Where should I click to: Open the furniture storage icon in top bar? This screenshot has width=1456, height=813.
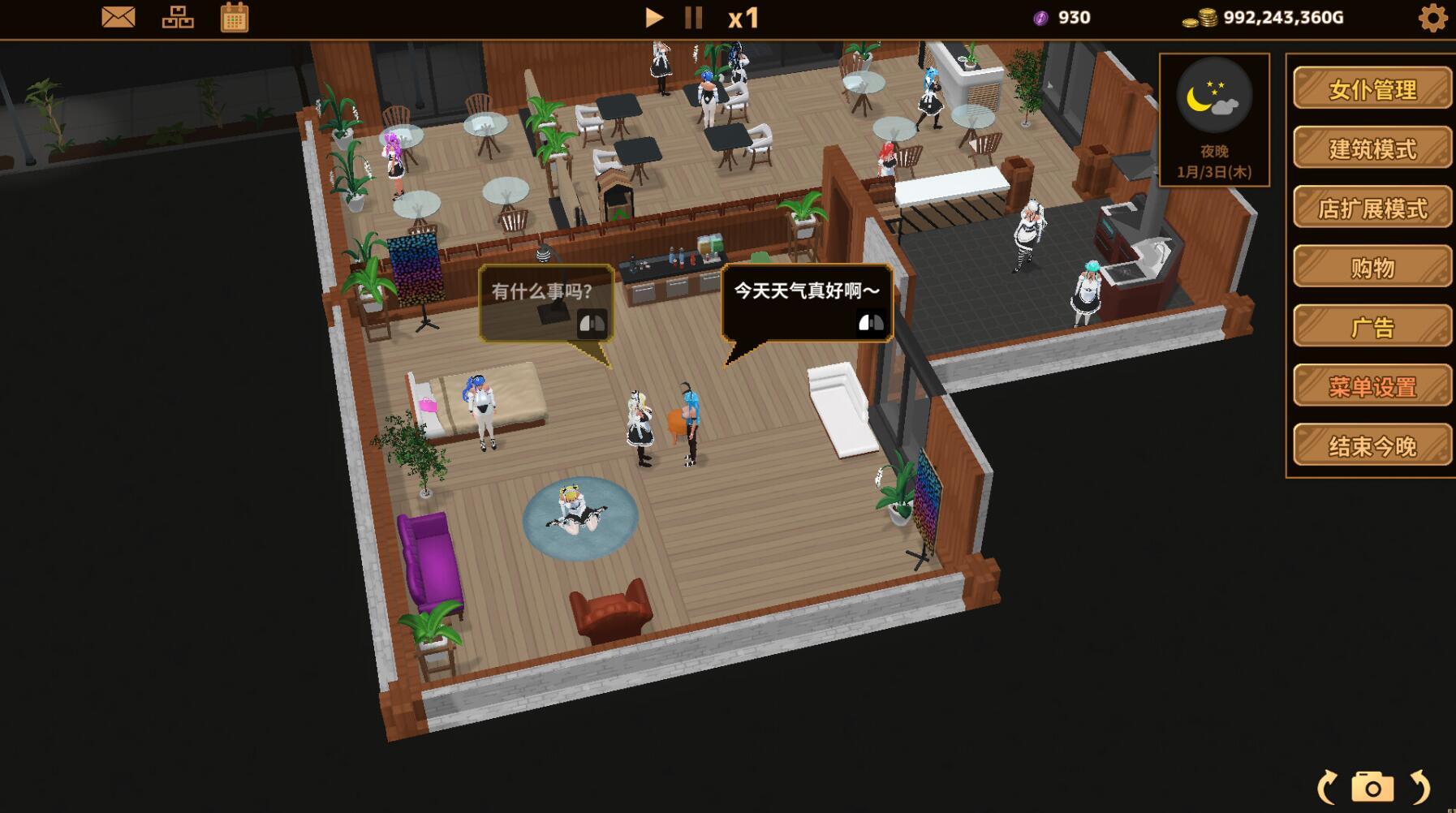pos(178,17)
